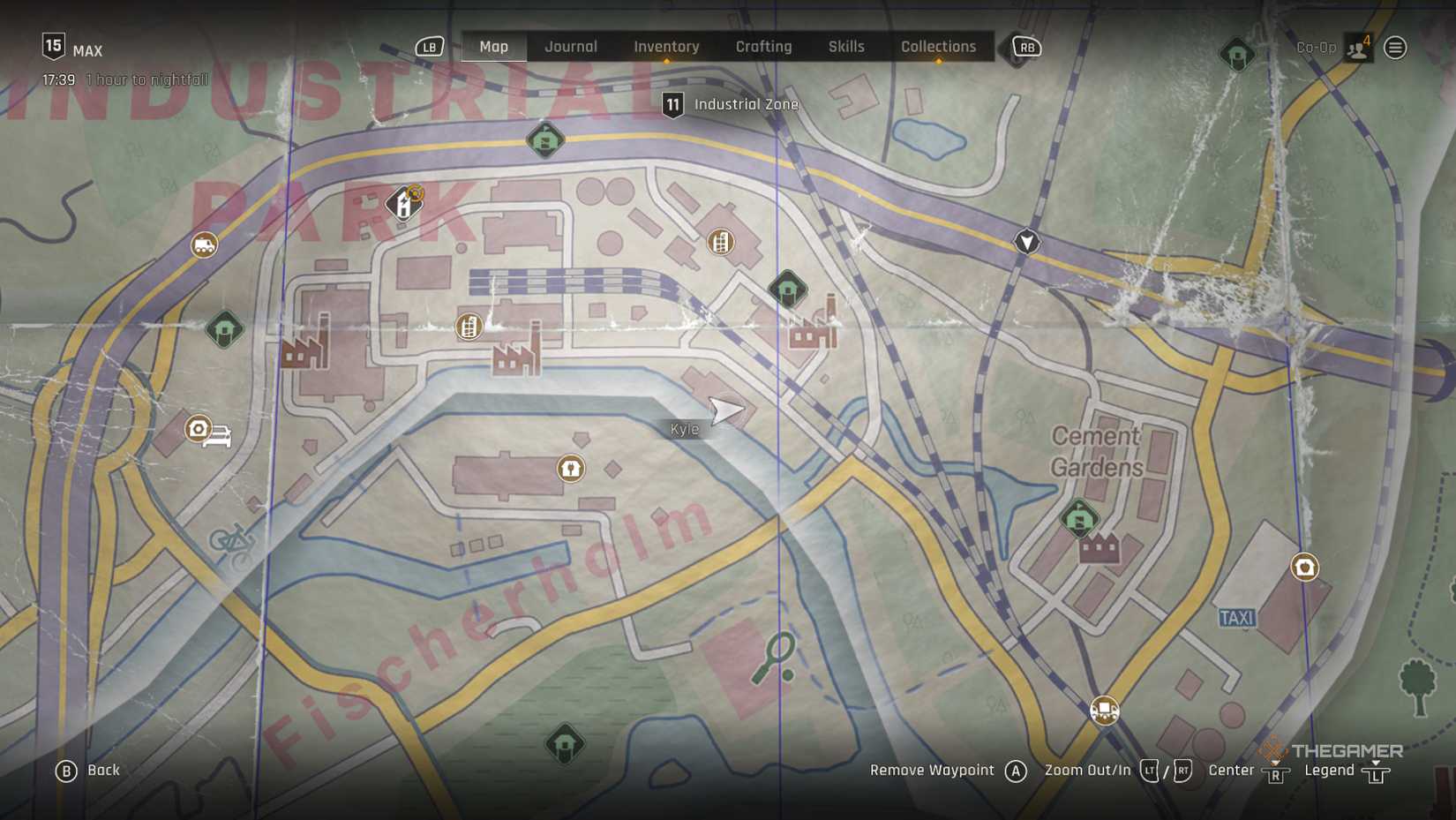This screenshot has height=820, width=1456.
Task: Select the bicycle marker on the map
Action: tap(232, 541)
